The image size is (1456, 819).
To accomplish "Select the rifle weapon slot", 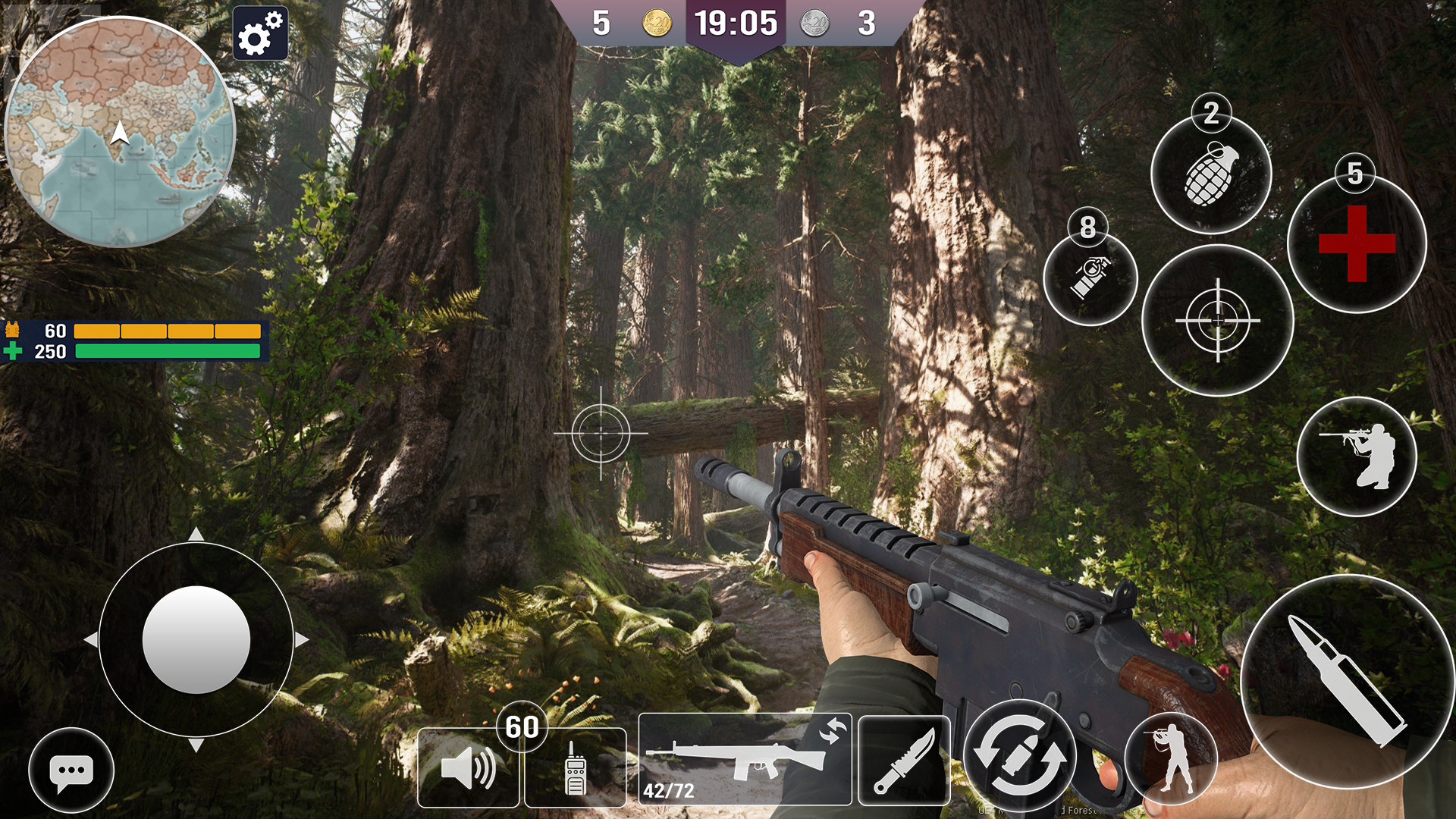I will pos(745,758).
